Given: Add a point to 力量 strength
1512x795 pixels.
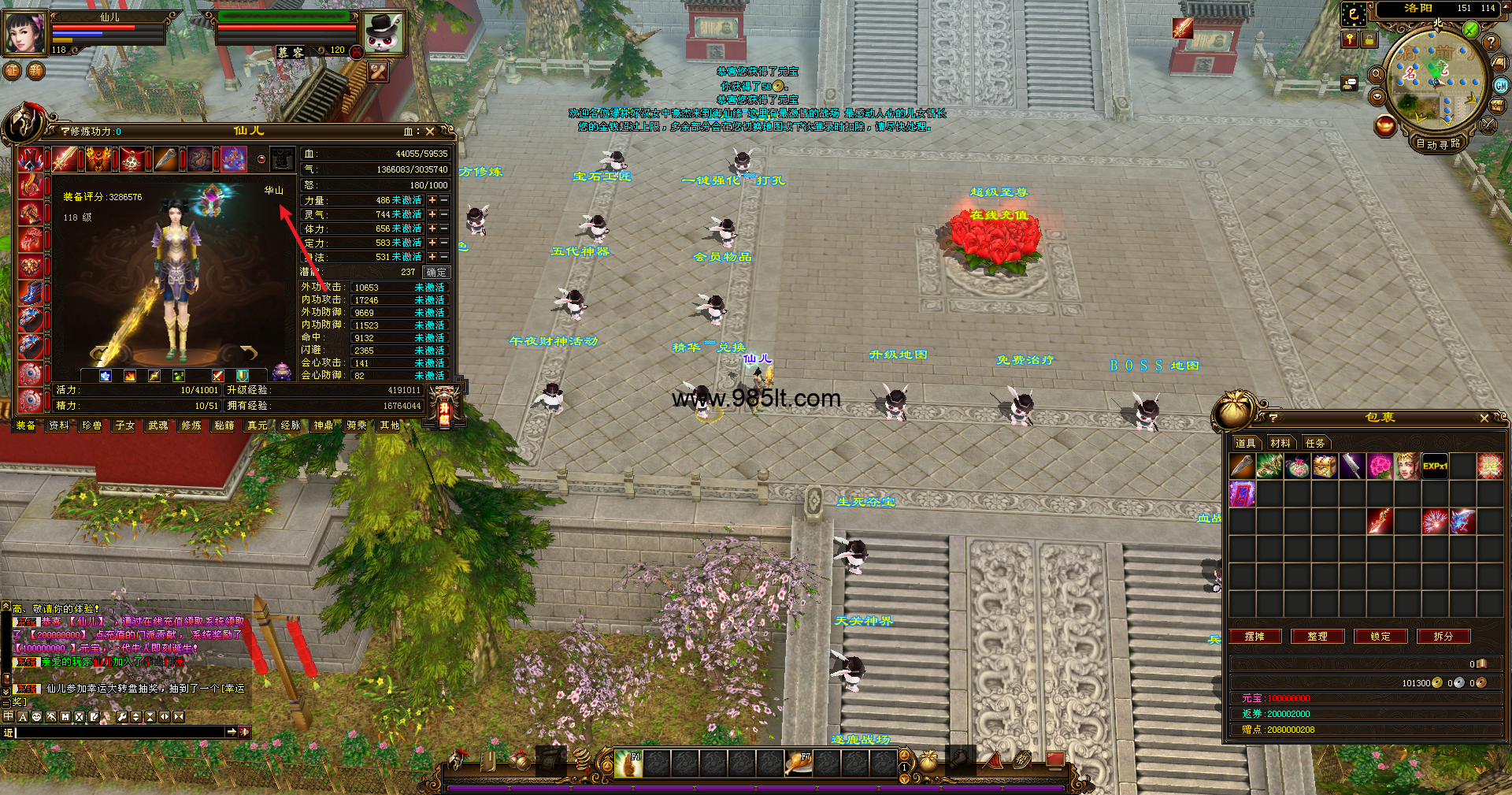Looking at the screenshot, I should (432, 200).
